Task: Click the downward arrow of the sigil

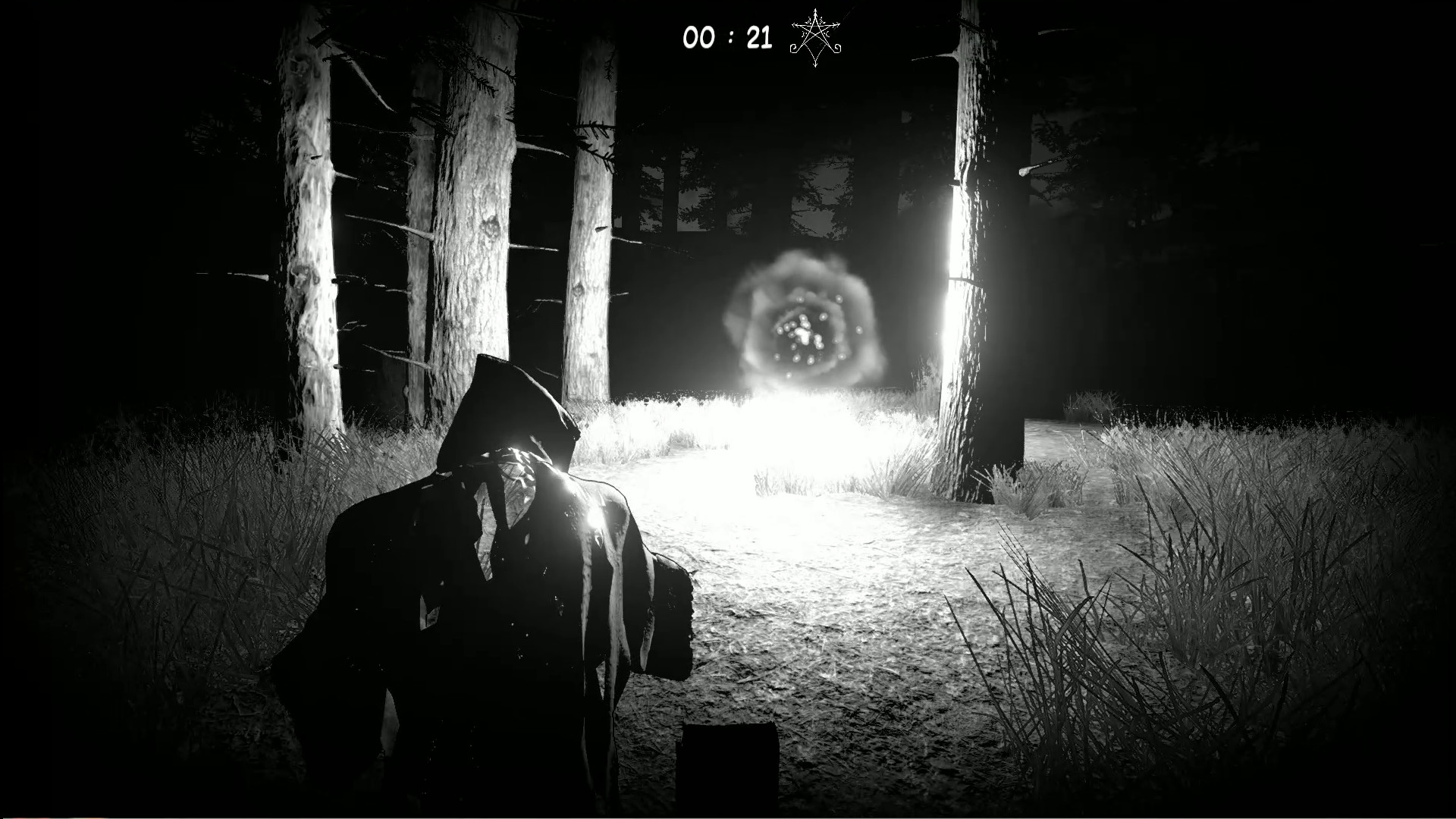Action: [x=815, y=64]
